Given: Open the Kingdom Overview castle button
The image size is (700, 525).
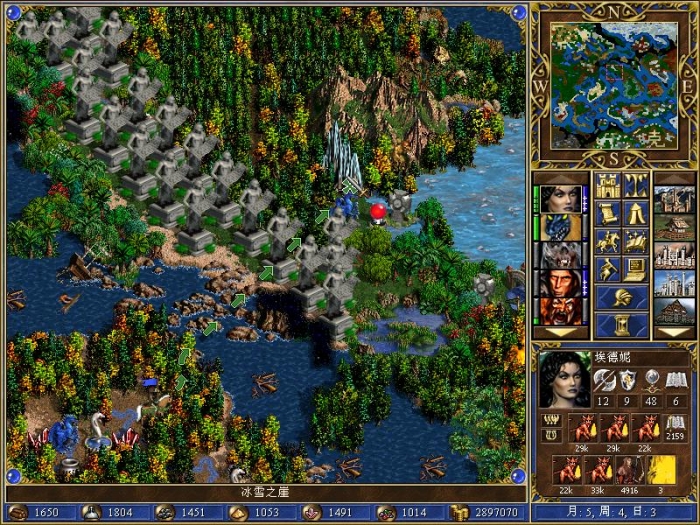Looking at the screenshot, I should tap(608, 185).
